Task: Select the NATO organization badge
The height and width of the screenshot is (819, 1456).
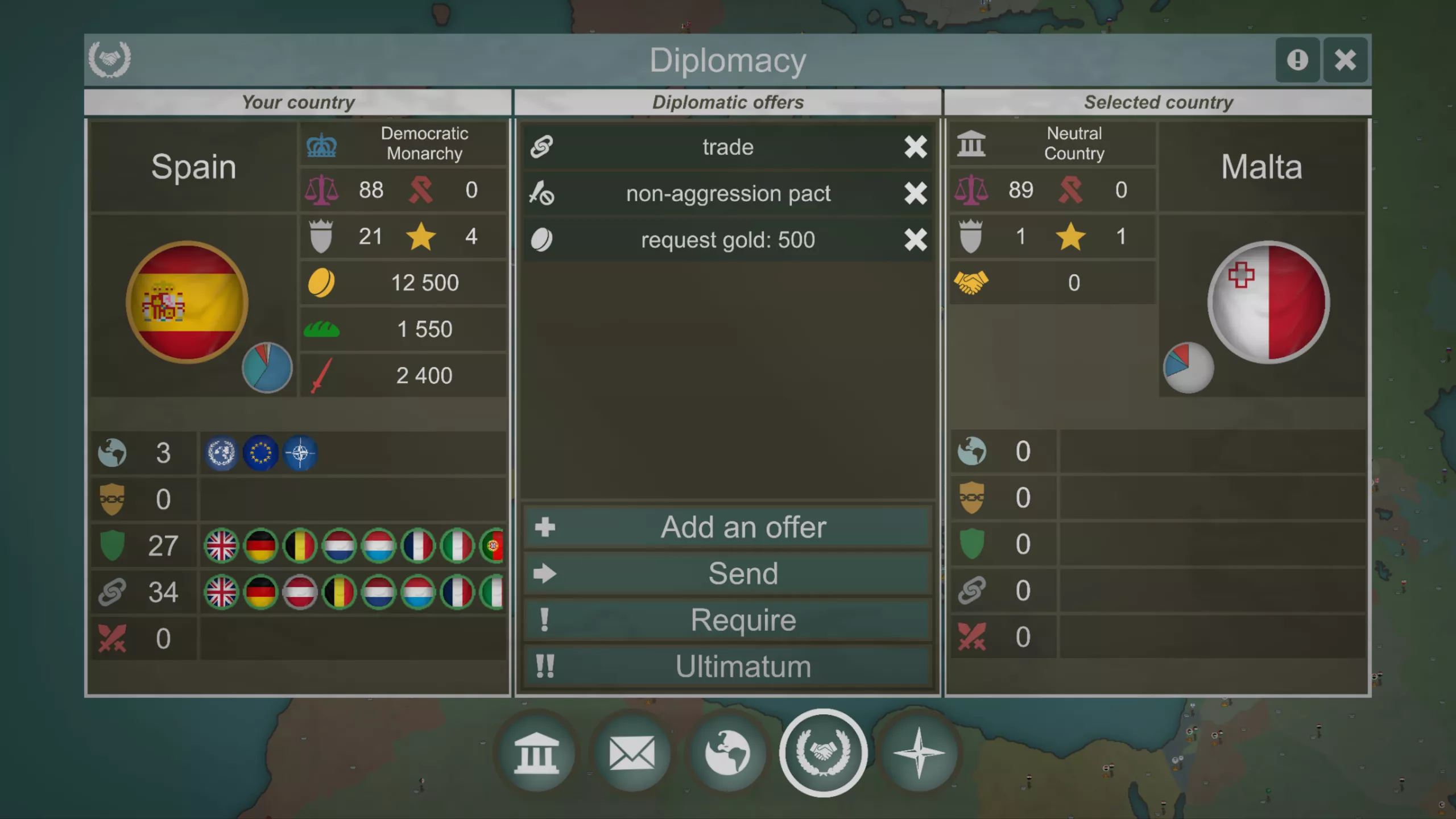Action: (300, 453)
